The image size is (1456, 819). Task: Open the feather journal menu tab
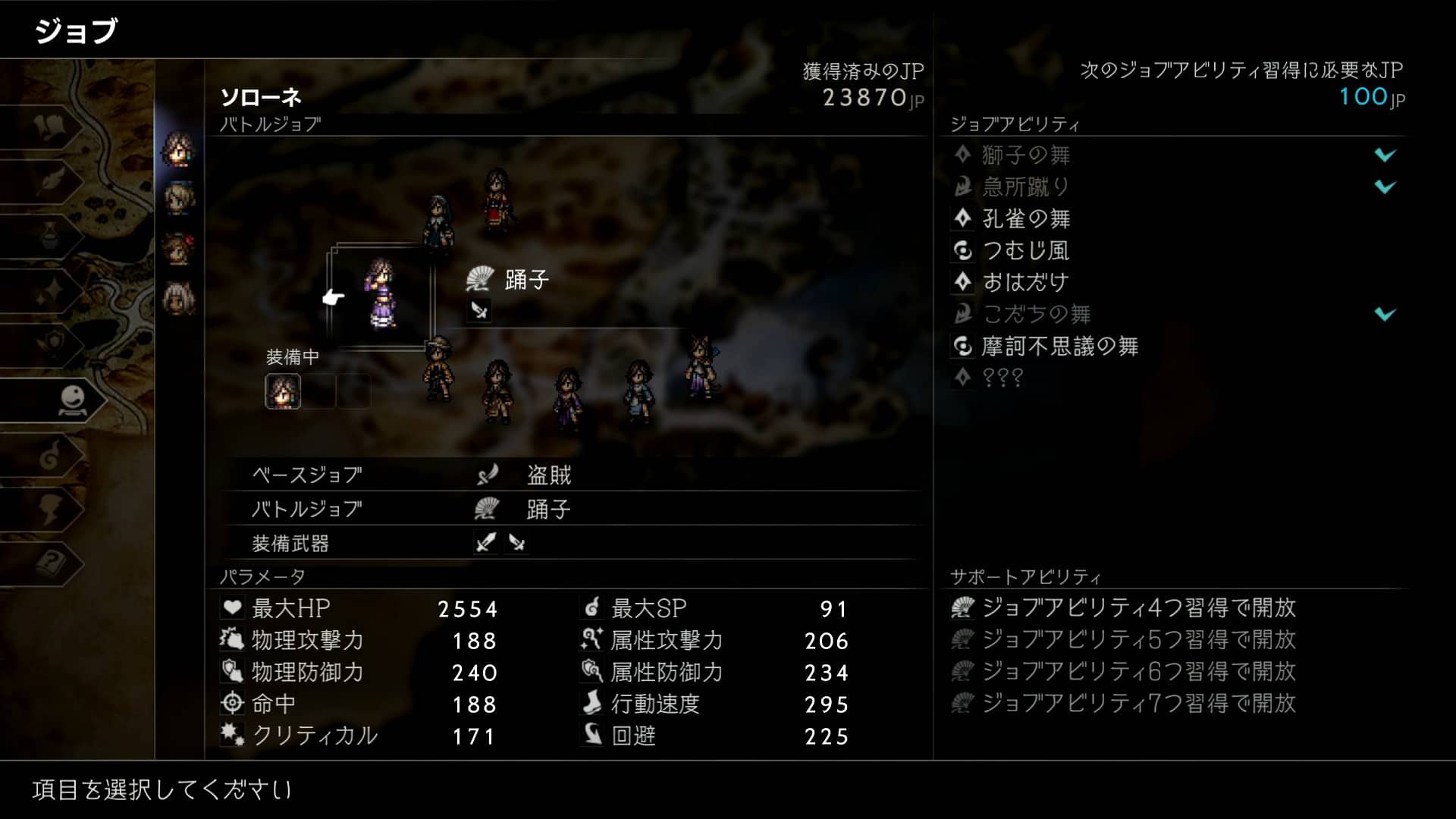pos(52,181)
